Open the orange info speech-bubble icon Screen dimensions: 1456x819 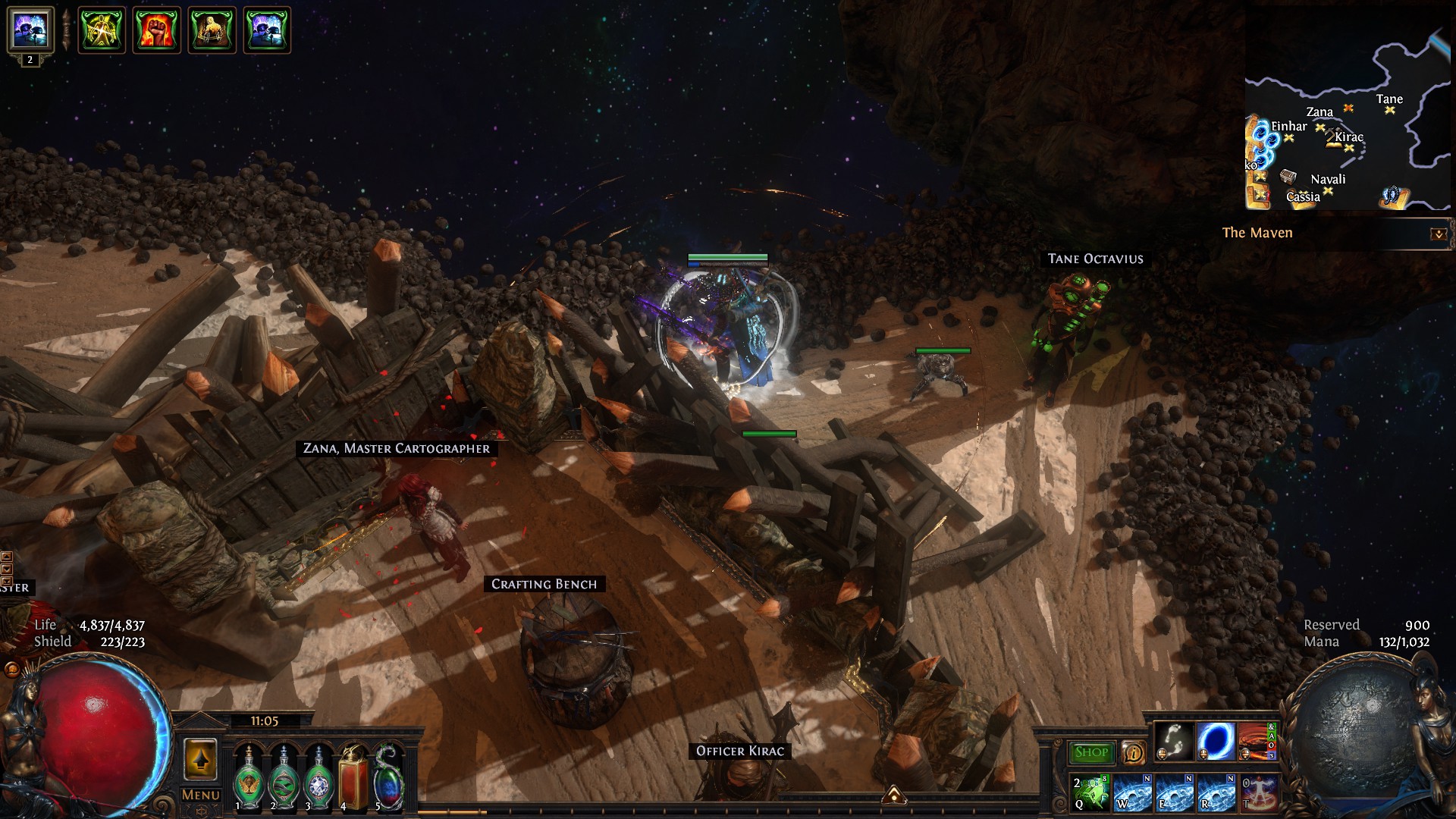(1133, 752)
